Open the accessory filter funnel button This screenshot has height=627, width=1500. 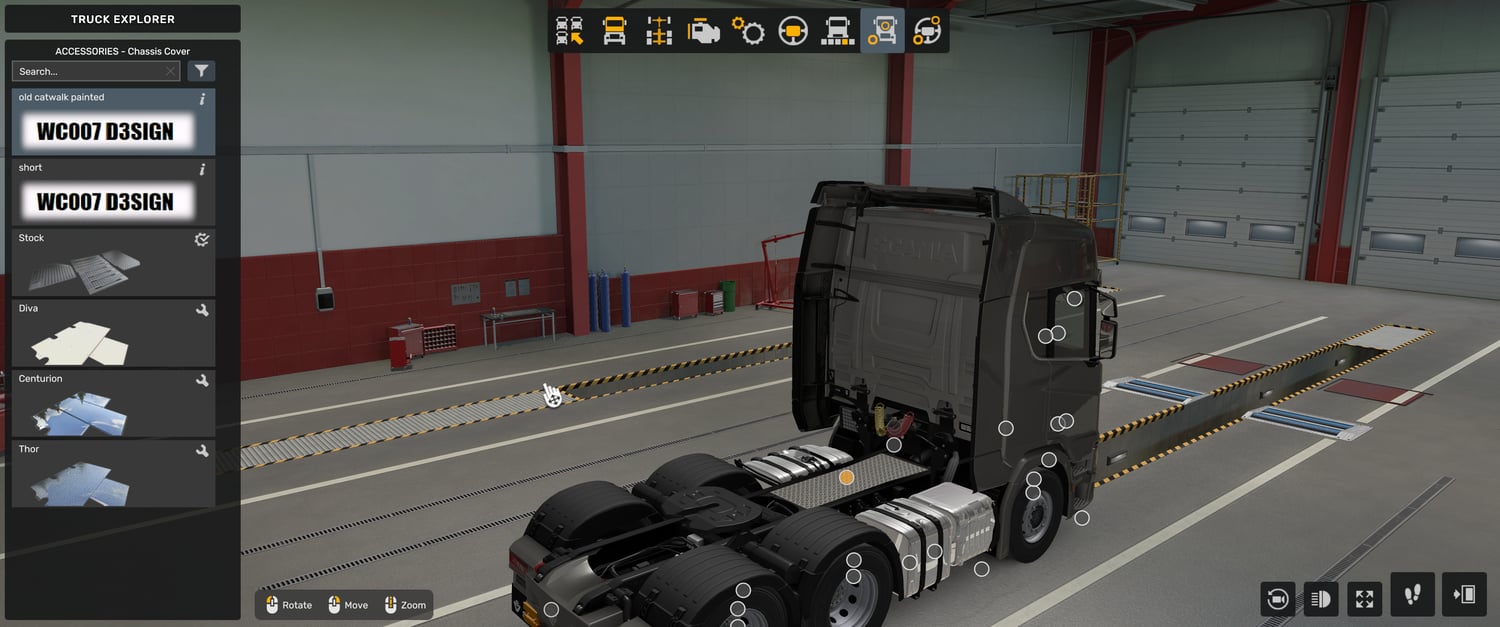coord(201,71)
